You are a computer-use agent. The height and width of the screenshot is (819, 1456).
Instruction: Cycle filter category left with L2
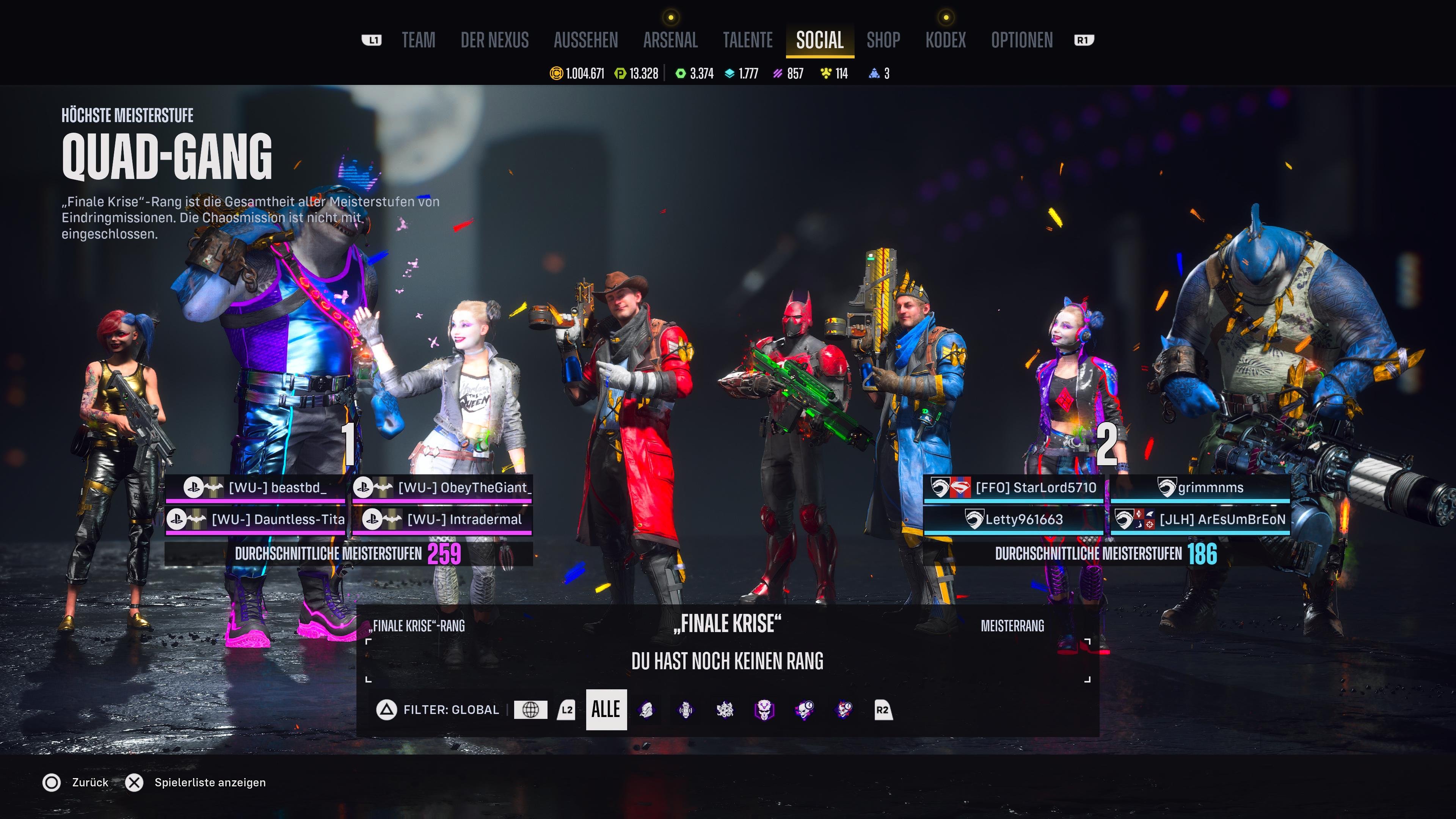(567, 711)
